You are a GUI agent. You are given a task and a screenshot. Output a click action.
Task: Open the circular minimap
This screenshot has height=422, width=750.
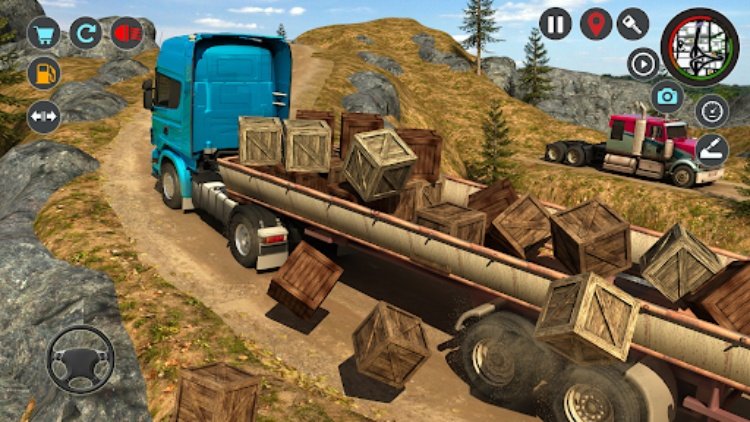point(700,46)
